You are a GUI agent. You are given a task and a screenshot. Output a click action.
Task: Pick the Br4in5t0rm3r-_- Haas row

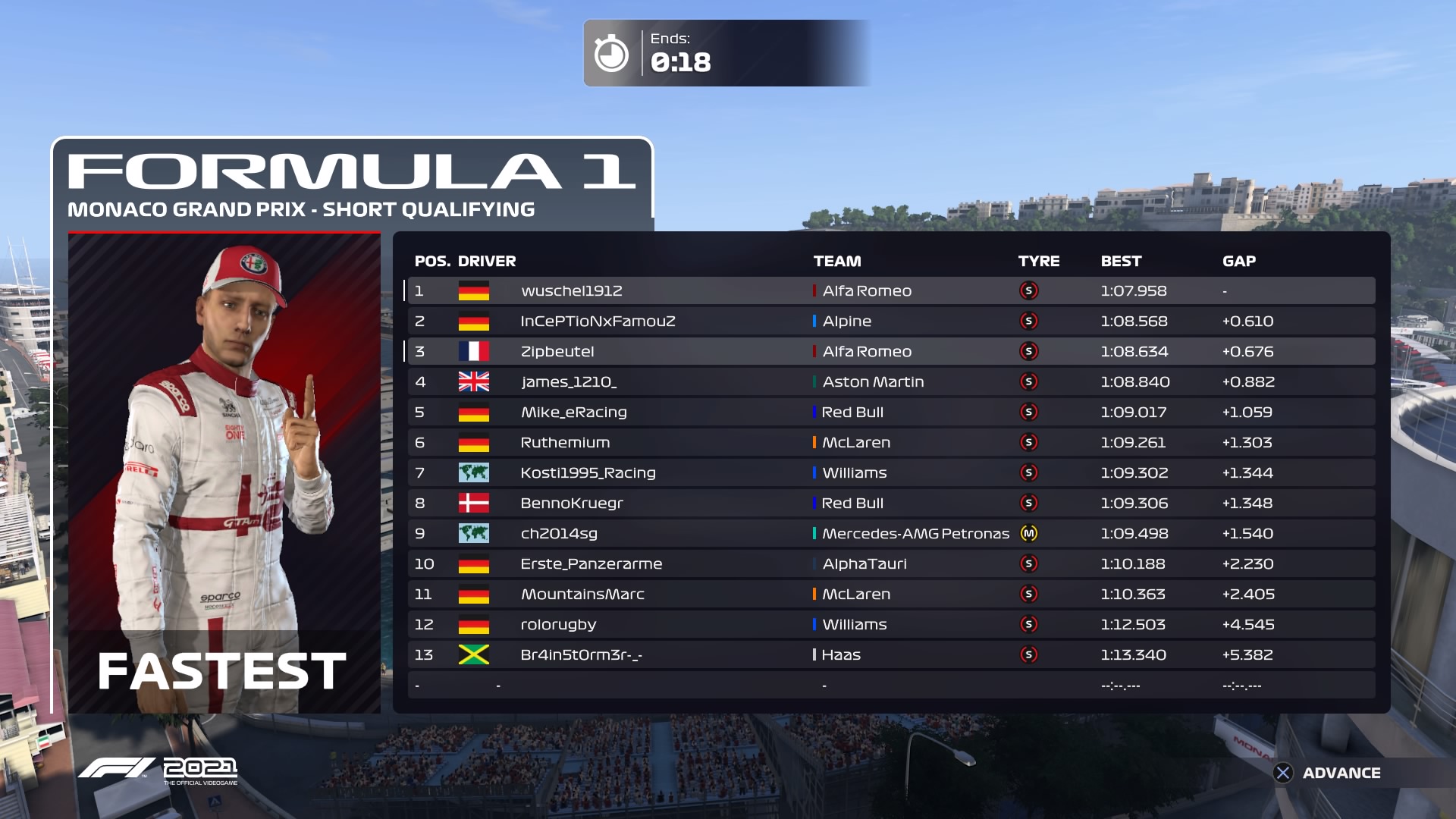(x=890, y=654)
